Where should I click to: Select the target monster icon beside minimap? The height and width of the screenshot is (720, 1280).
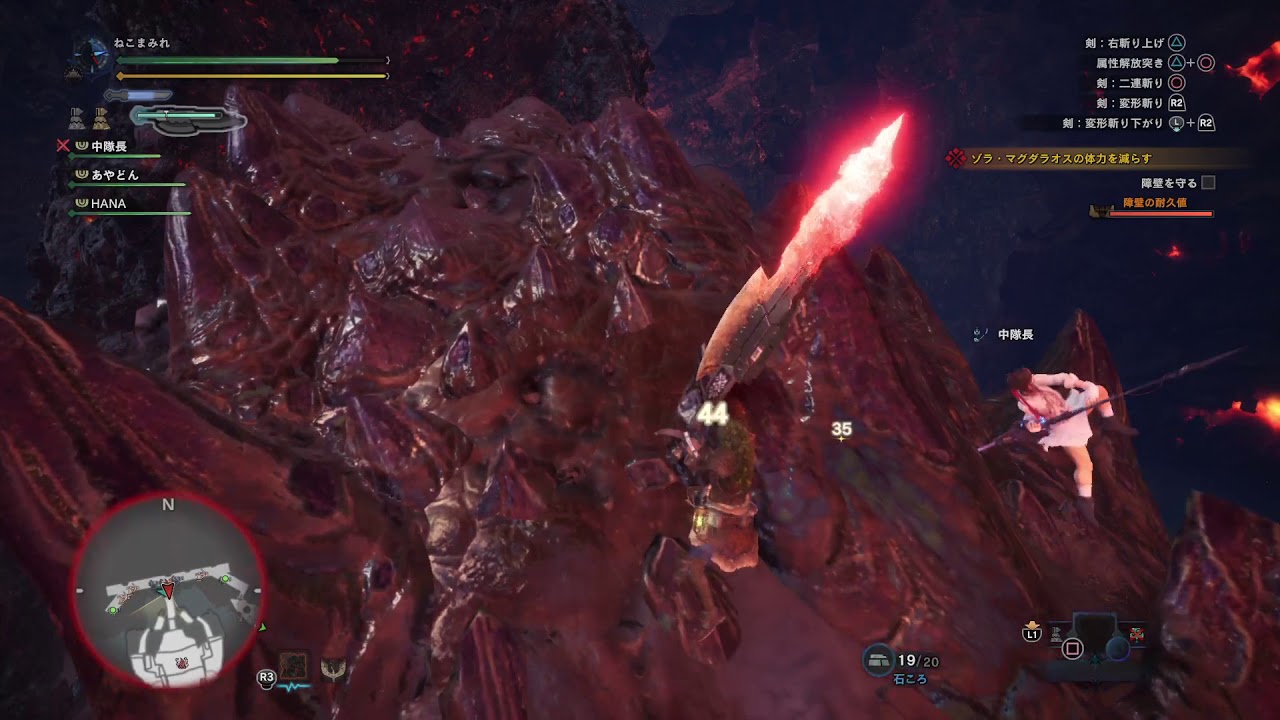(295, 665)
